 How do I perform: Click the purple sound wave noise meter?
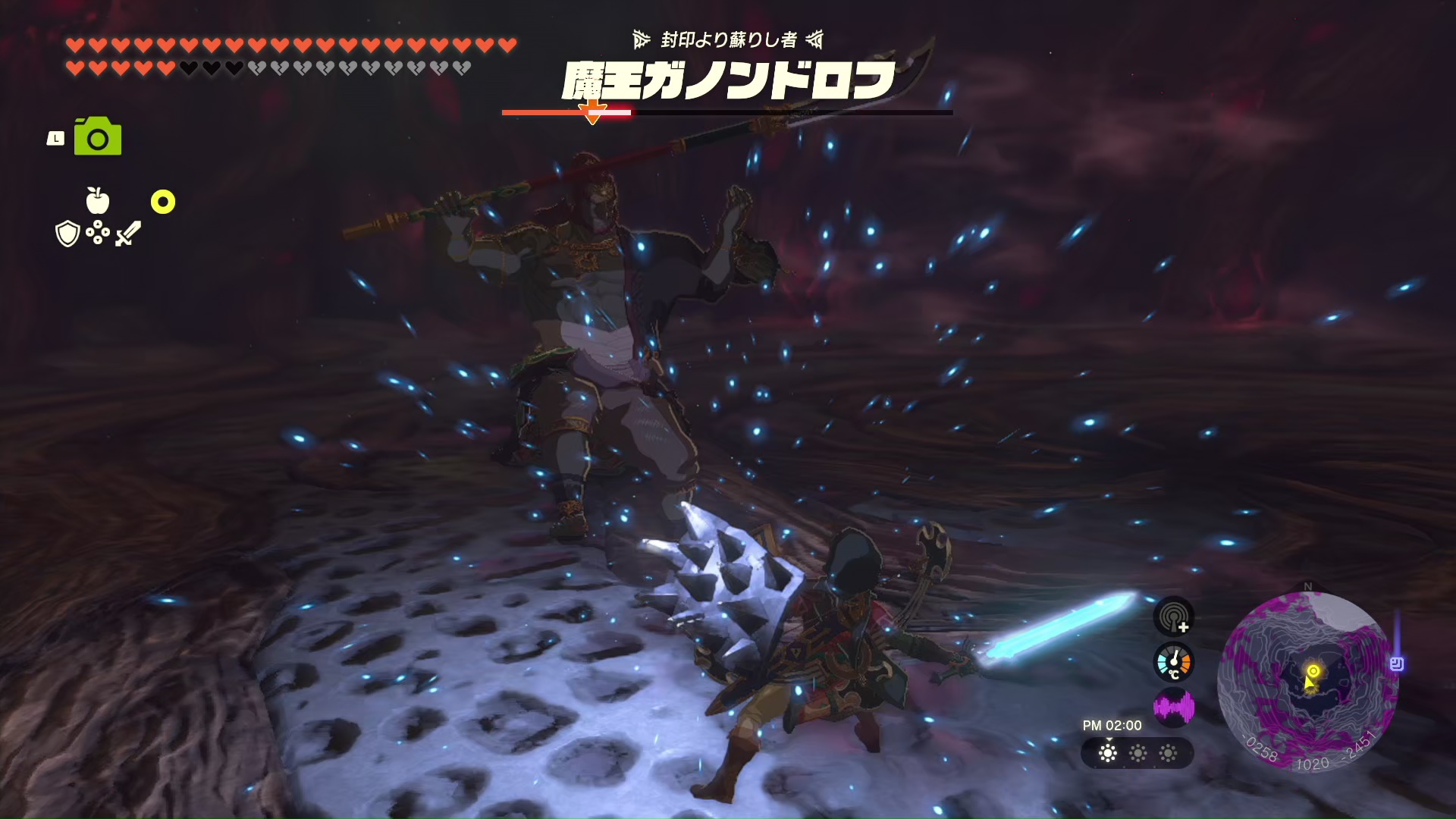(x=1174, y=708)
